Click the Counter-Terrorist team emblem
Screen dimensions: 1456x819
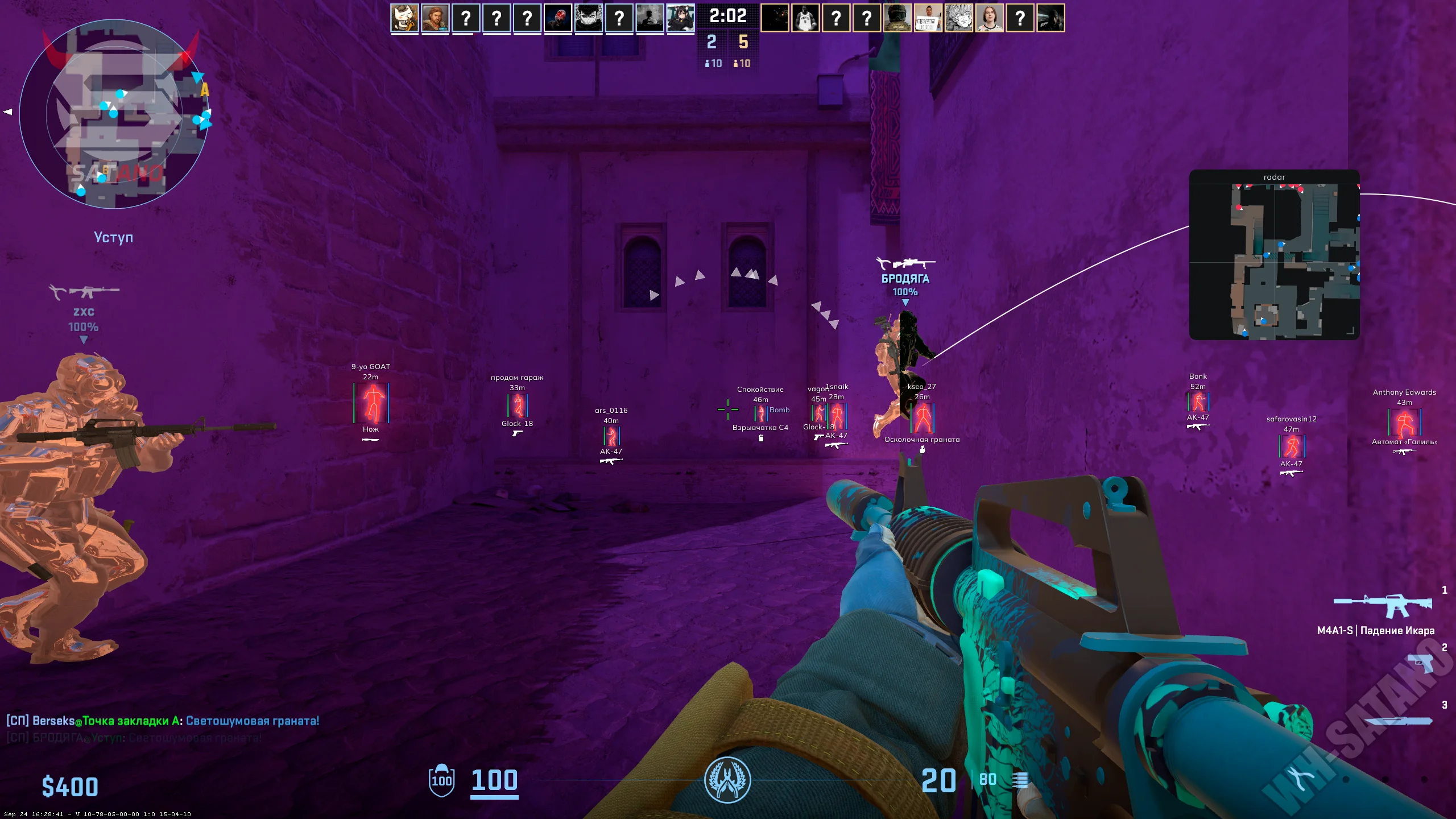[727, 780]
